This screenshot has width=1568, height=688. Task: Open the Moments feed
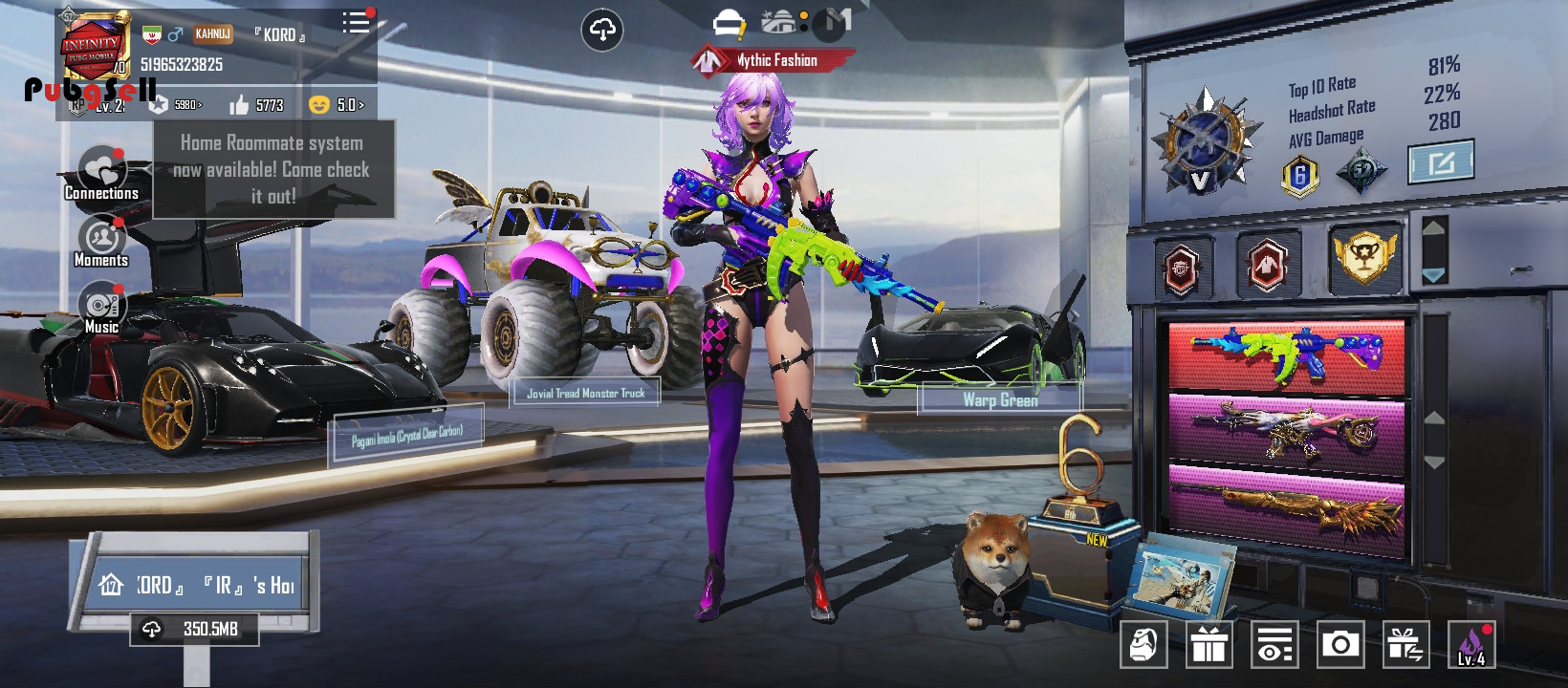pyautogui.click(x=101, y=241)
